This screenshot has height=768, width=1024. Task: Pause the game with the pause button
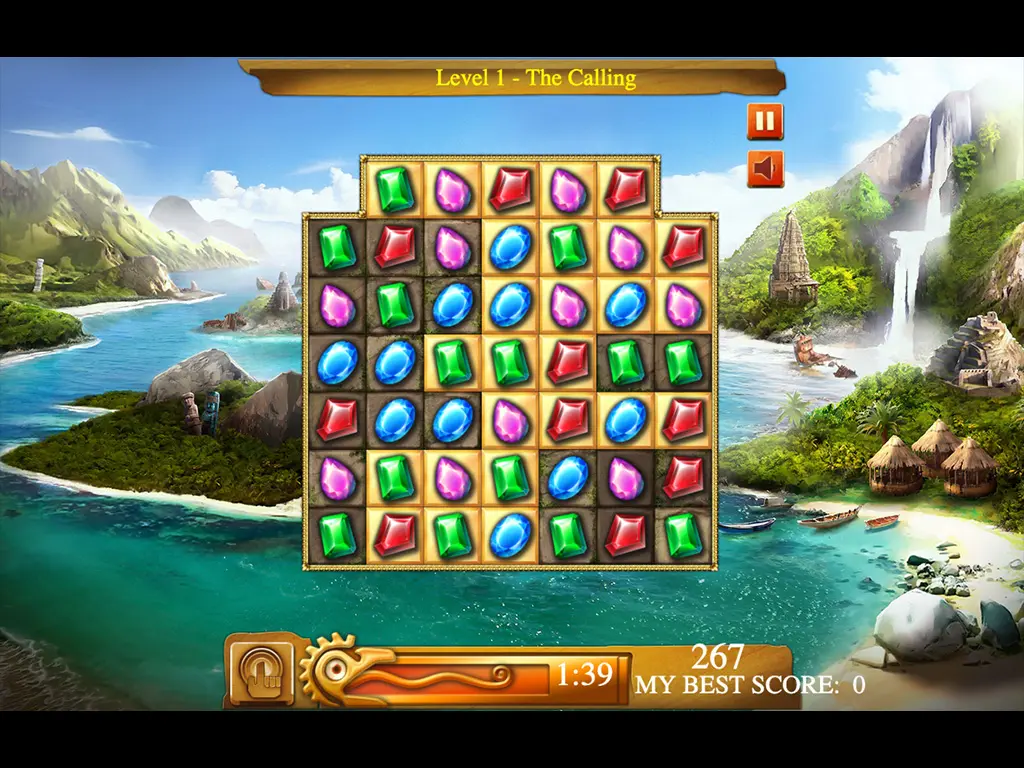(765, 122)
